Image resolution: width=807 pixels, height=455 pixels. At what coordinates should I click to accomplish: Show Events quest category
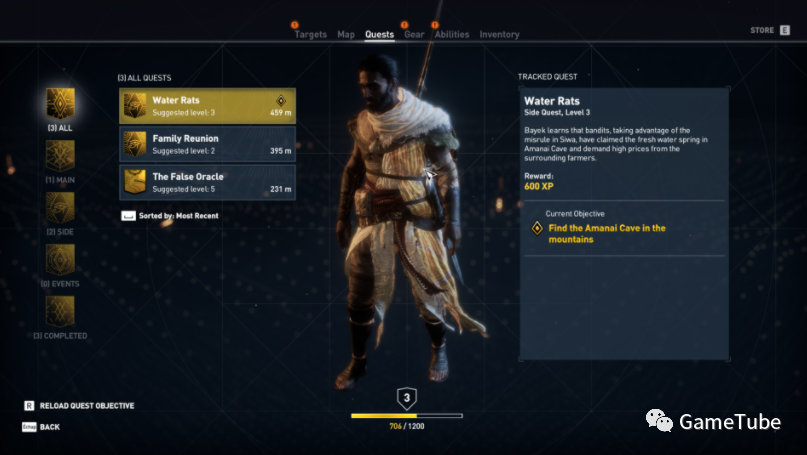[x=60, y=262]
